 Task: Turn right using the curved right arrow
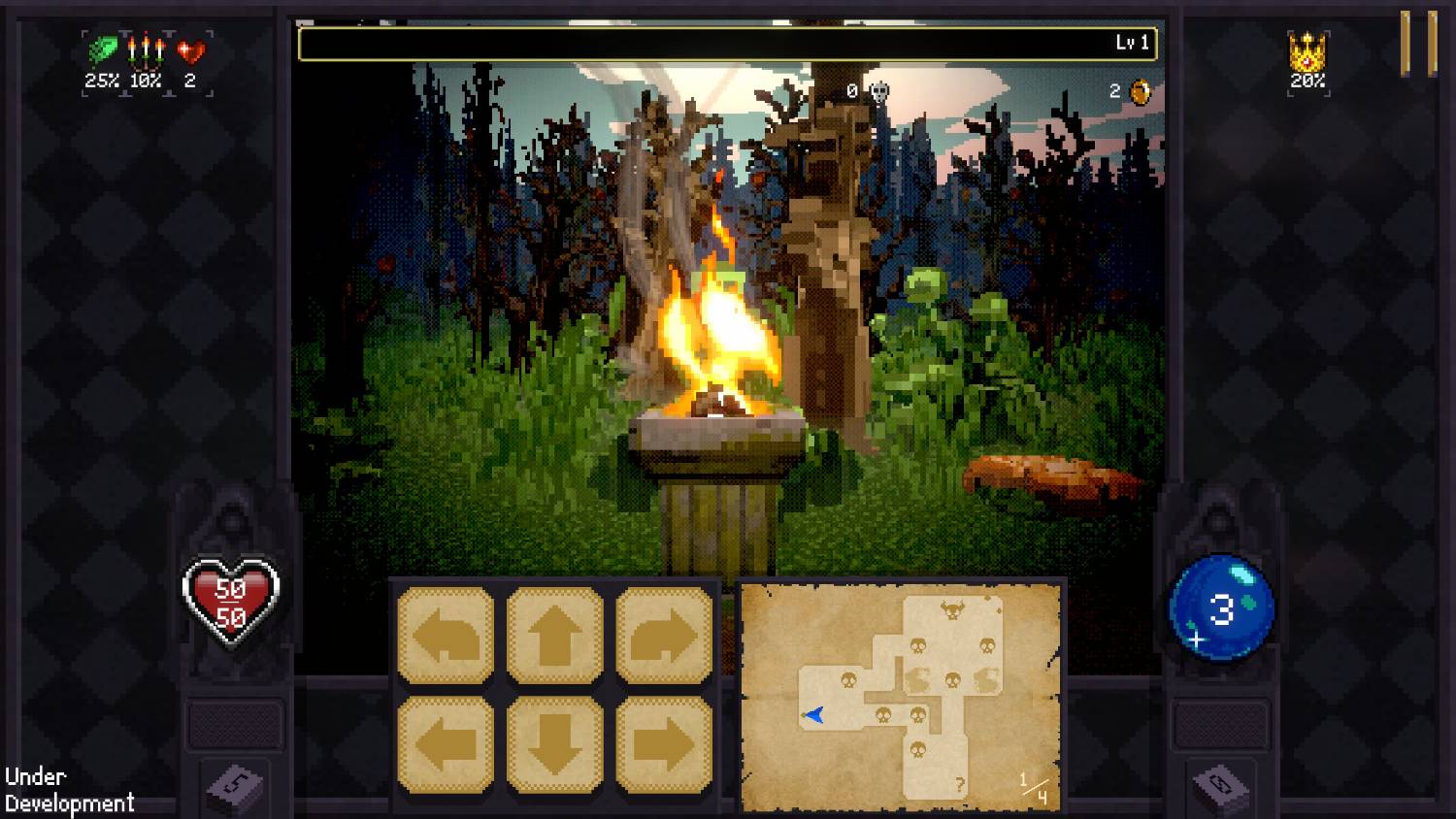point(664,636)
